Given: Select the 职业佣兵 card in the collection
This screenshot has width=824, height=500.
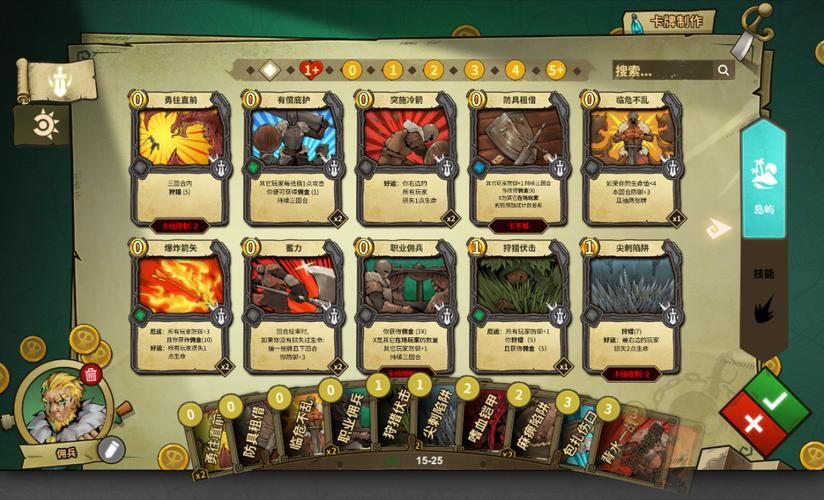Looking at the screenshot, I should [x=407, y=306].
